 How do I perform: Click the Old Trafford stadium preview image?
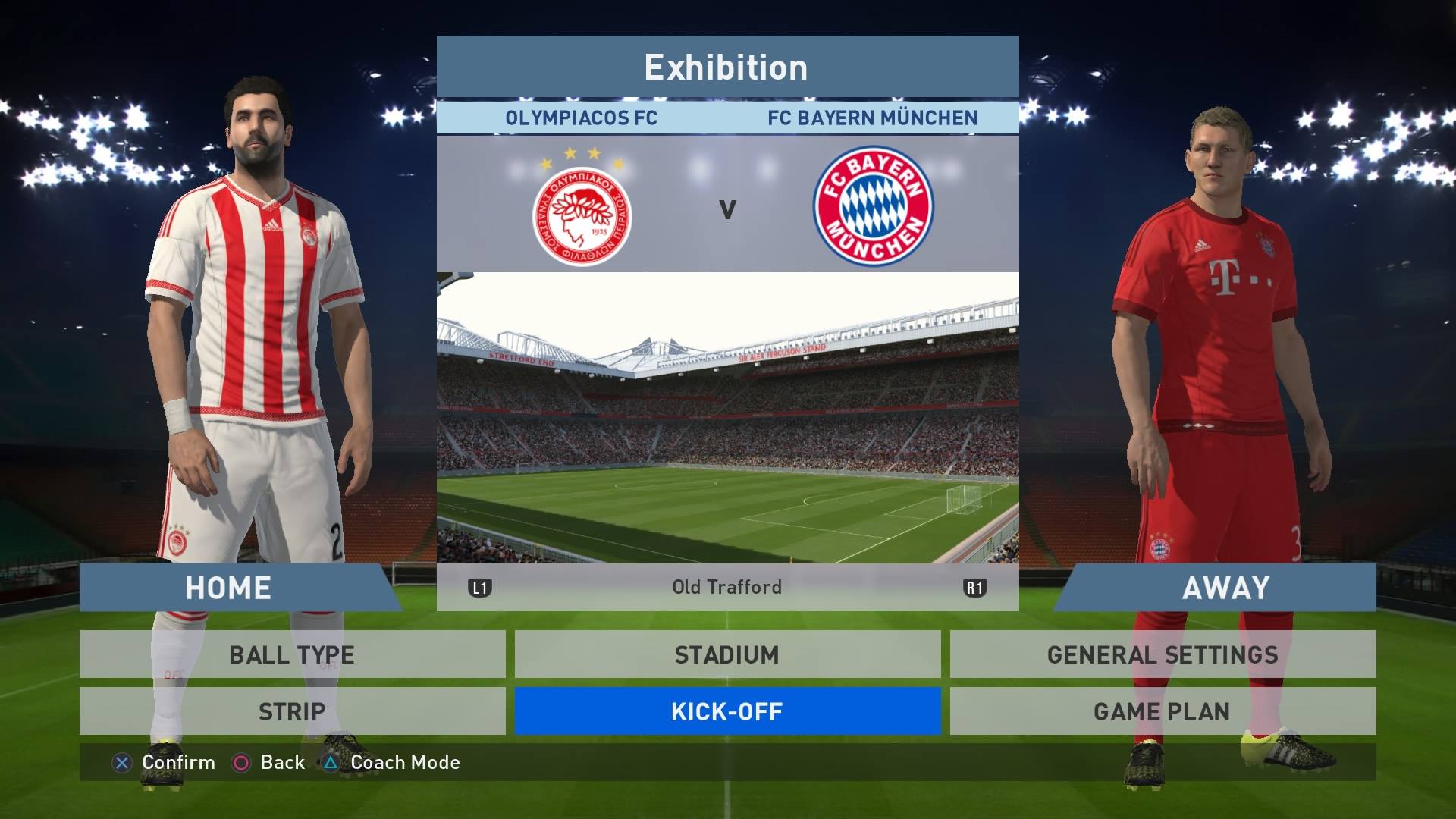[x=727, y=417]
